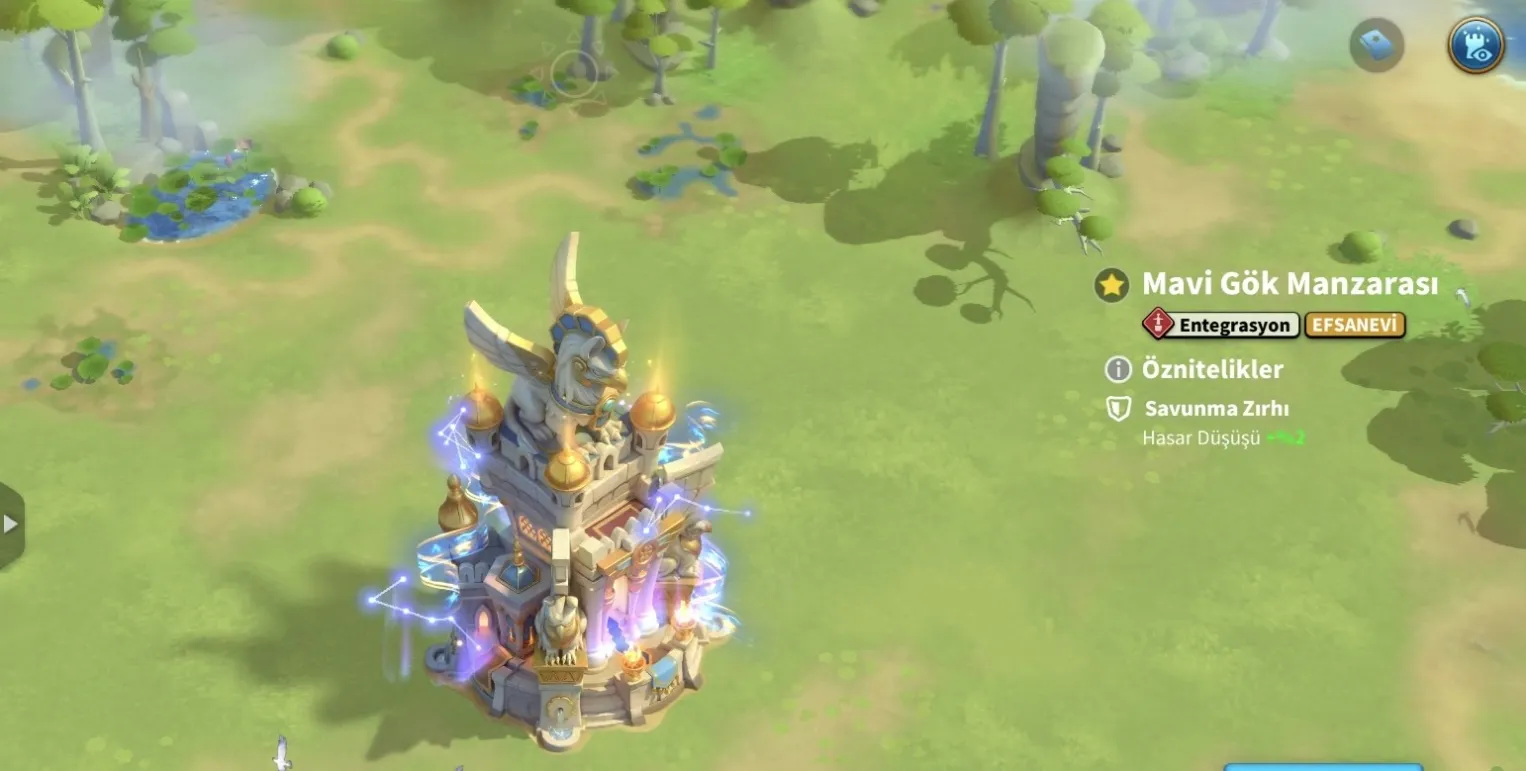Tap the star icon beside Mavi Gök Manzarası
The image size is (1526, 771).
(1111, 285)
